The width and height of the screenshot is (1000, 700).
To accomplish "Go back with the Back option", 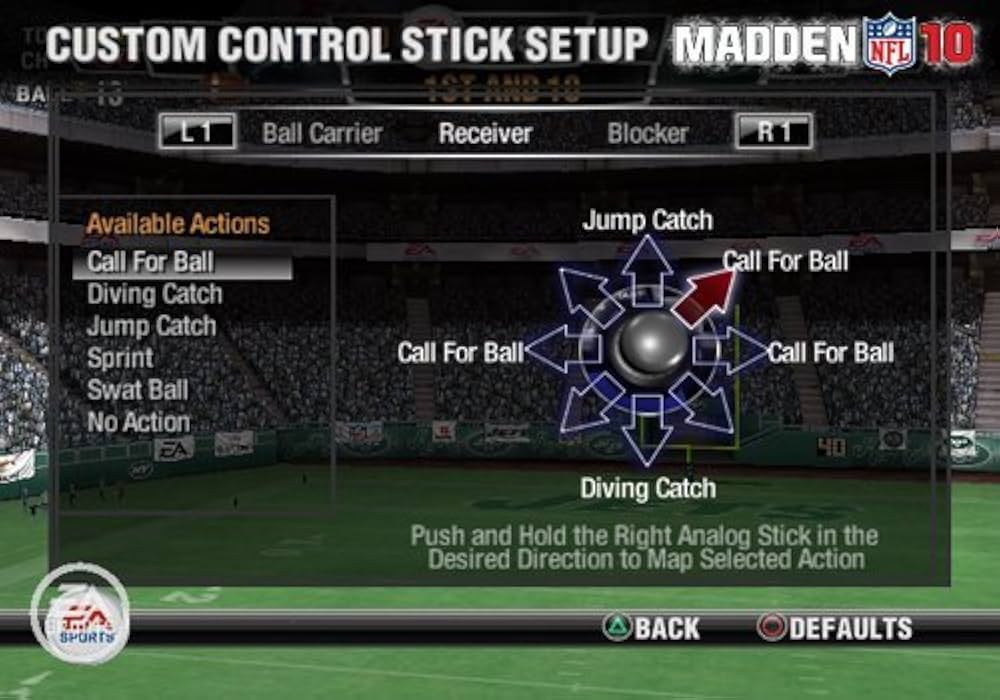I will tap(652, 628).
